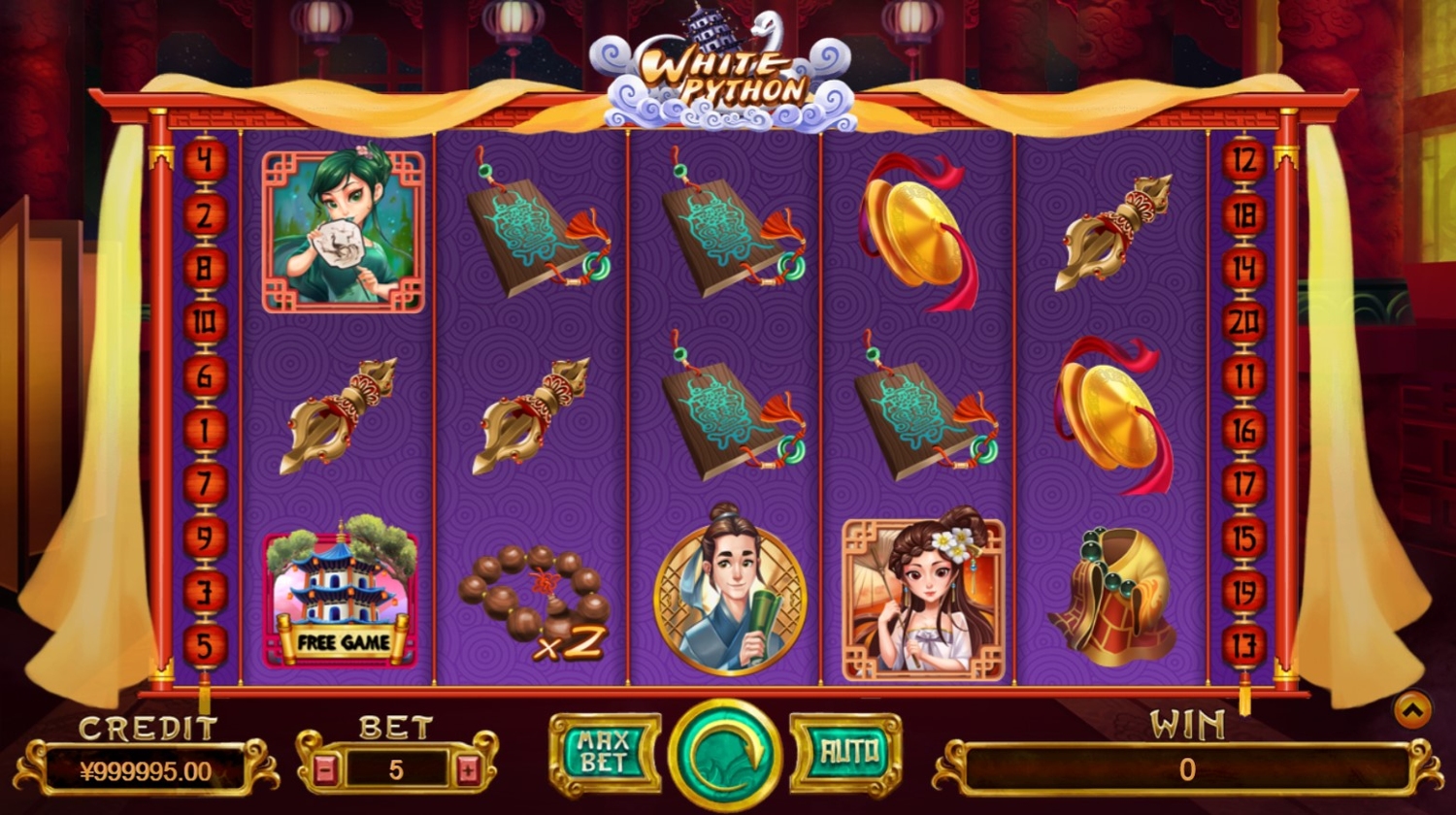This screenshot has width=1456, height=815.
Task: Increase the bet with the plus button
Action: pyautogui.click(x=469, y=770)
